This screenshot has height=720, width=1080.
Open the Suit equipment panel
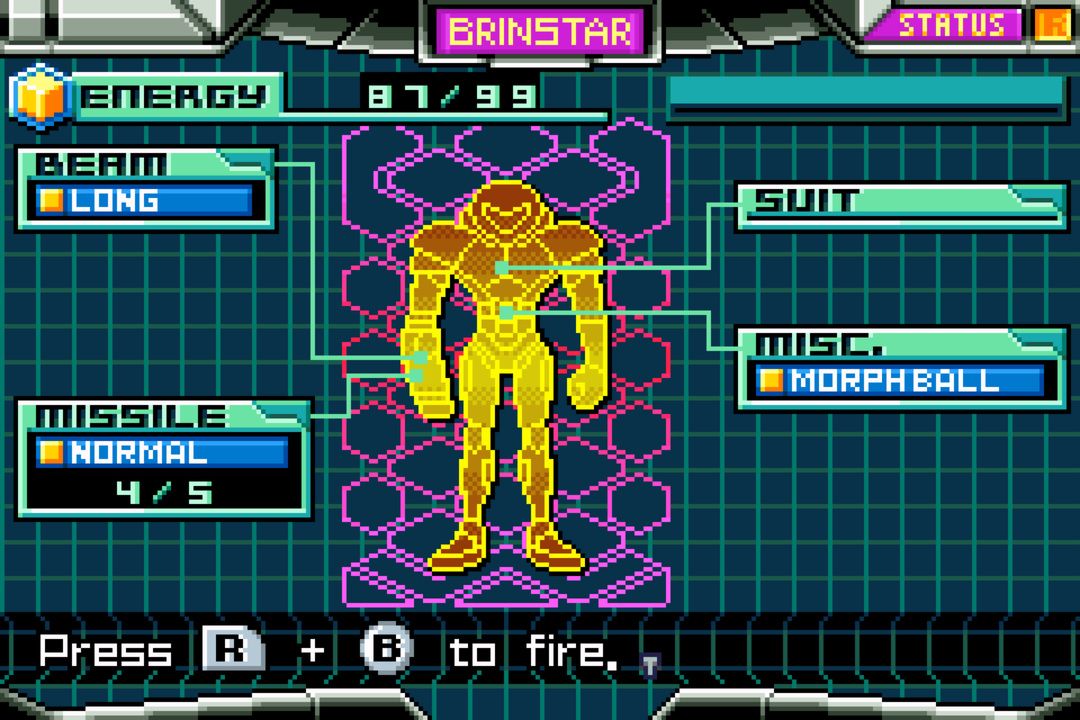(902, 203)
